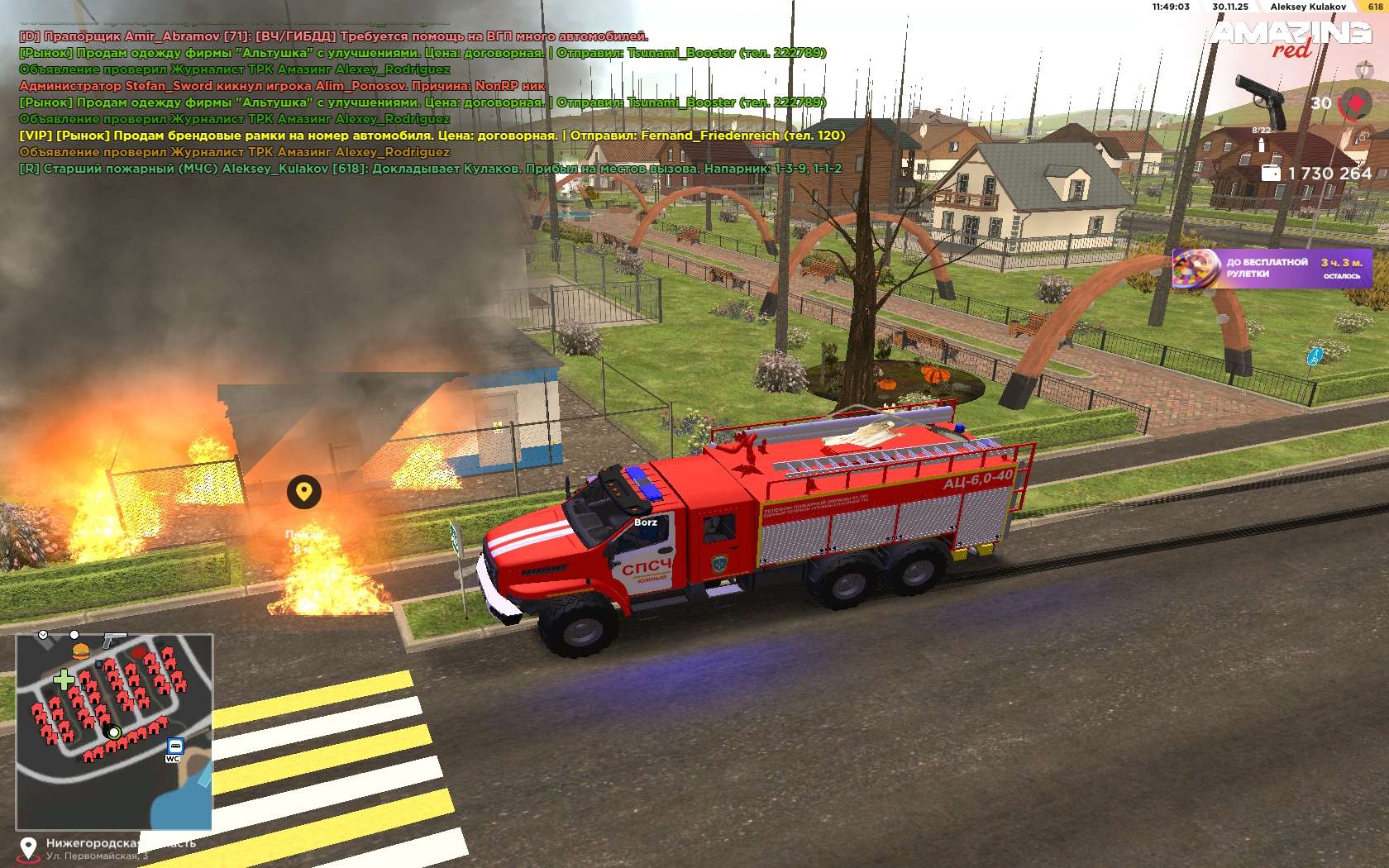Click the Amazing red server logo
This screenshot has width=1389, height=868.
tap(1291, 38)
